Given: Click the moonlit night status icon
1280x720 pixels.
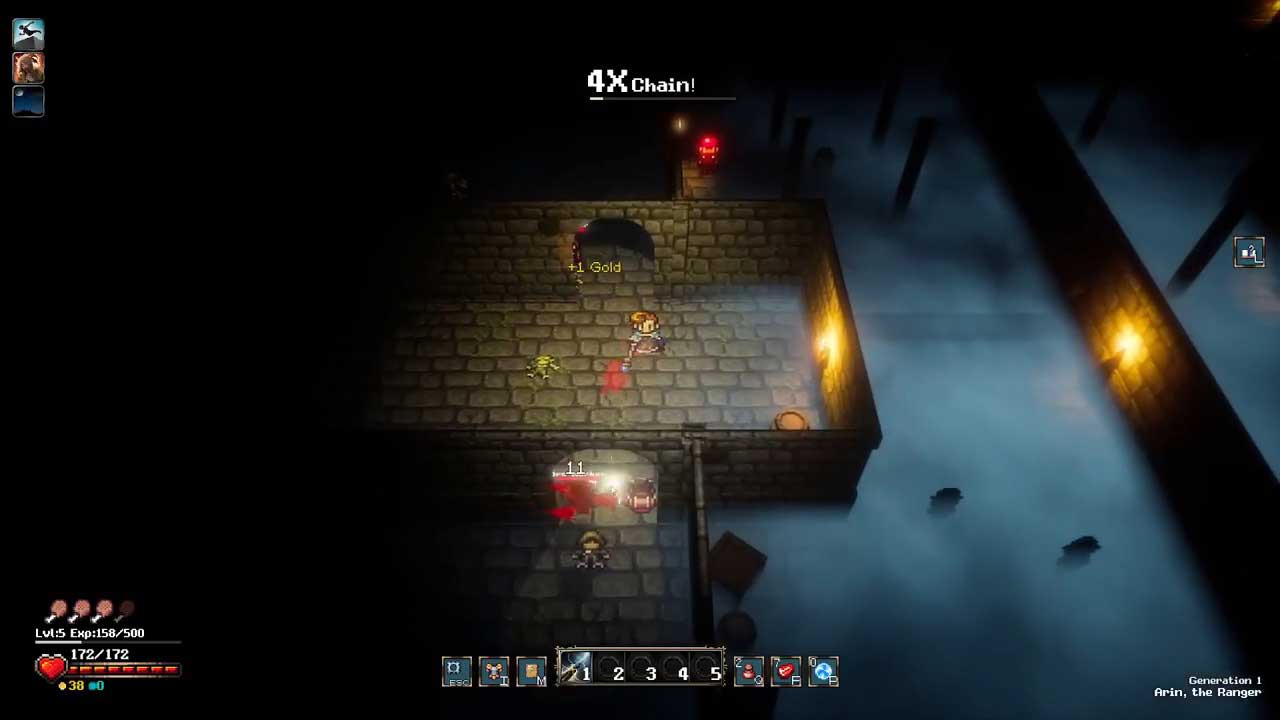Looking at the screenshot, I should click(x=28, y=101).
